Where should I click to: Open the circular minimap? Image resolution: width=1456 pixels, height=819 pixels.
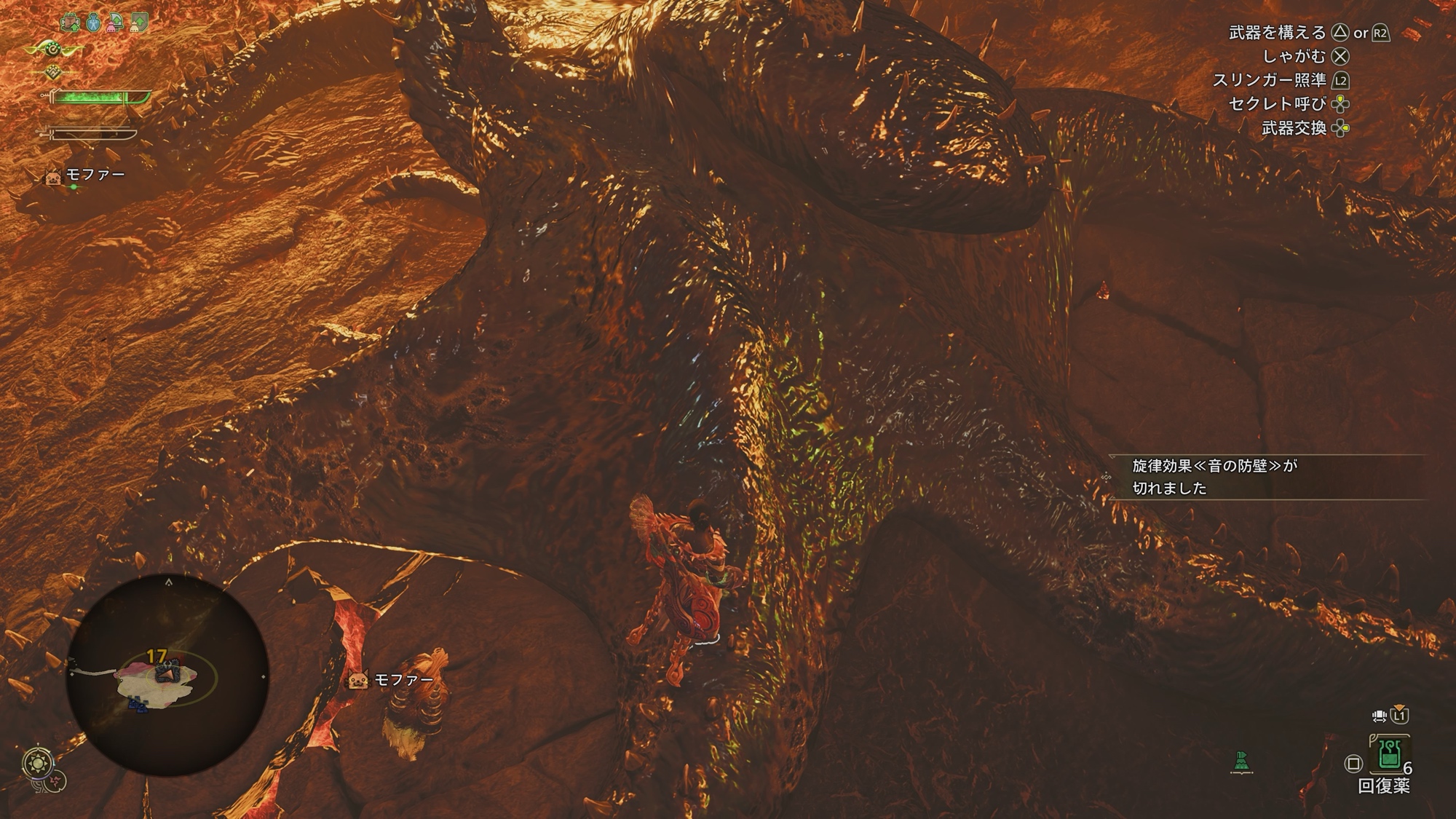pyautogui.click(x=167, y=675)
